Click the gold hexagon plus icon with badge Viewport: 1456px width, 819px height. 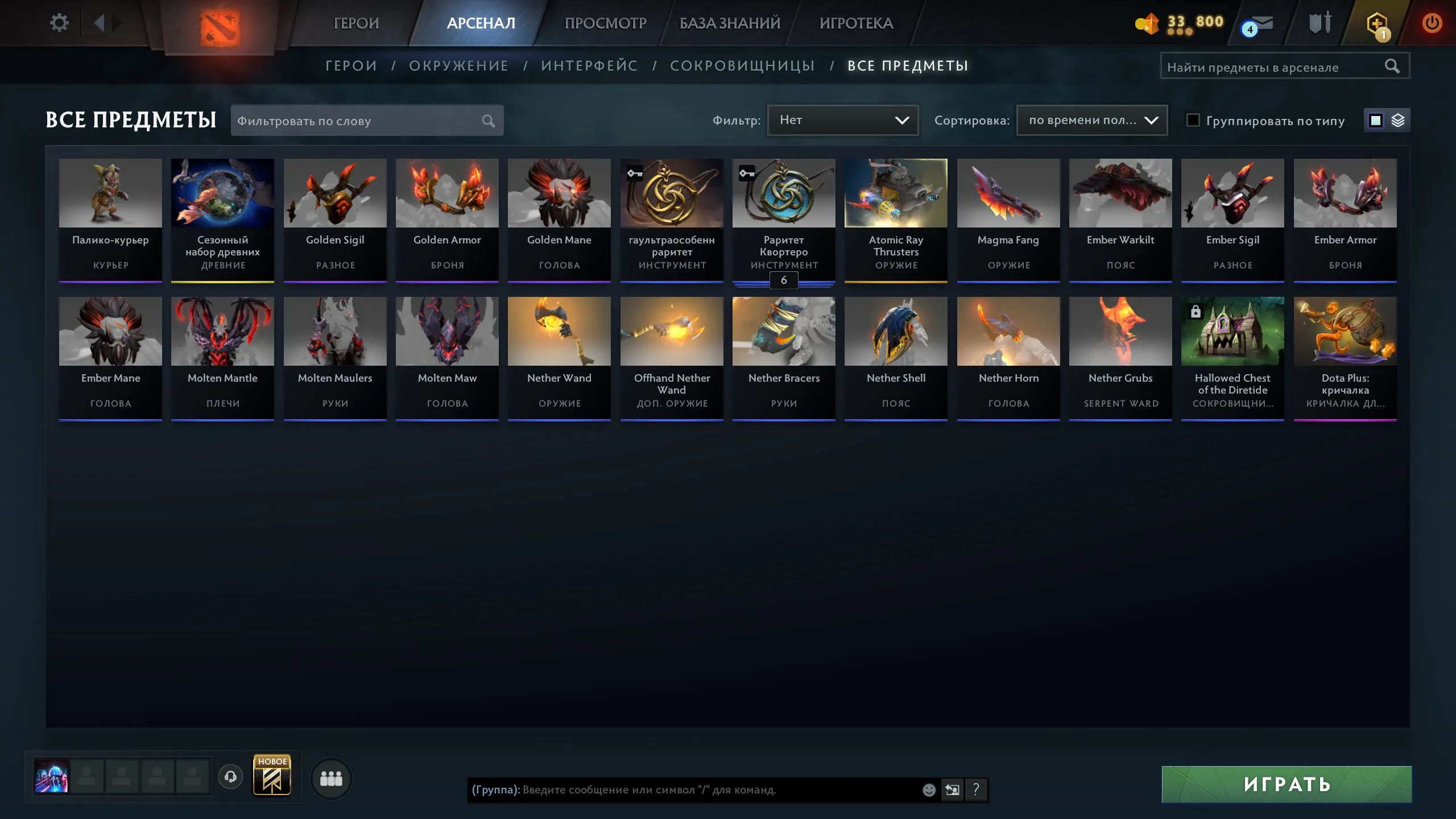1378,24
